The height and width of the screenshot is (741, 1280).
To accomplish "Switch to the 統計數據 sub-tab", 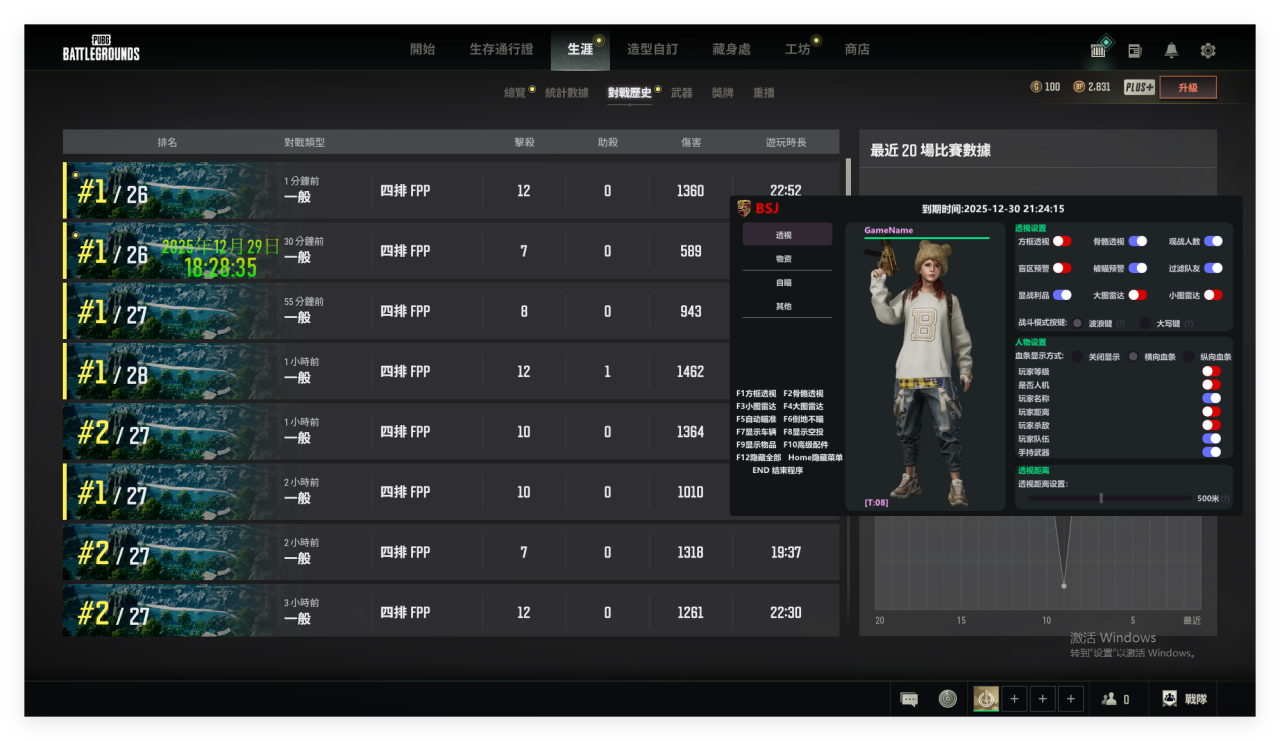I will click(x=566, y=93).
